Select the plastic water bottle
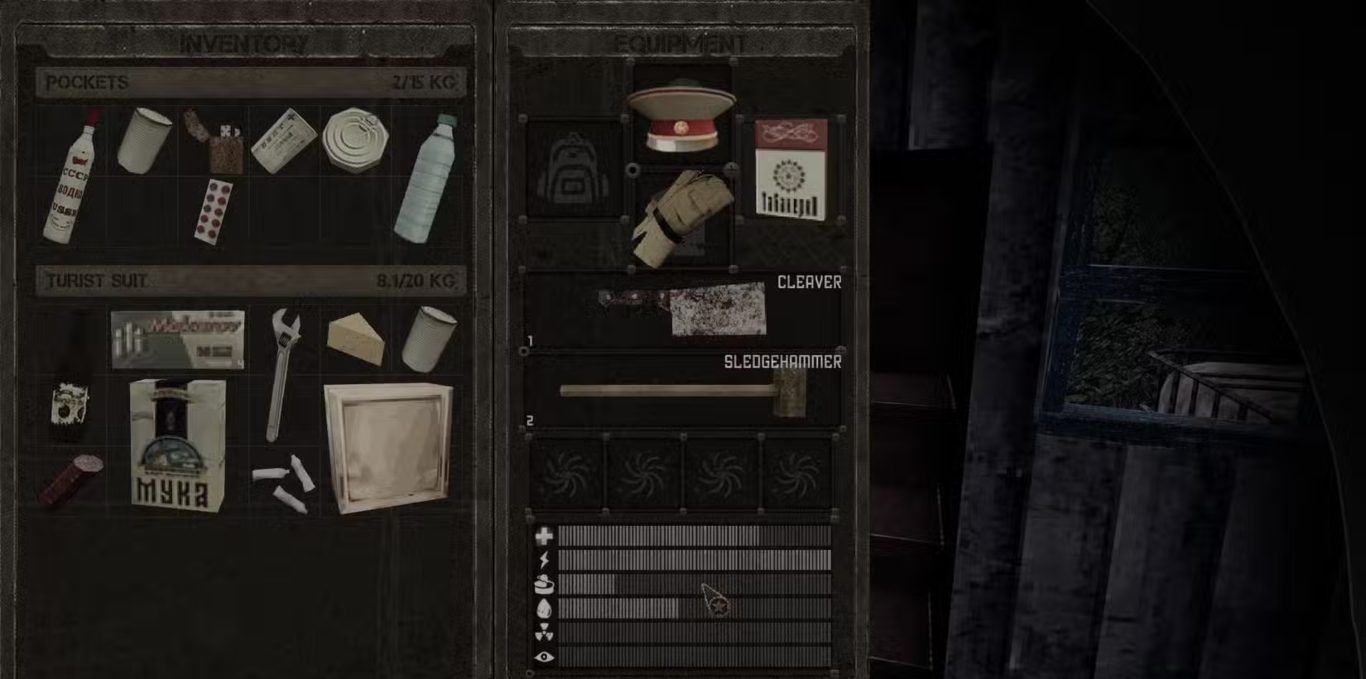The height and width of the screenshot is (679, 1366). 426,180
